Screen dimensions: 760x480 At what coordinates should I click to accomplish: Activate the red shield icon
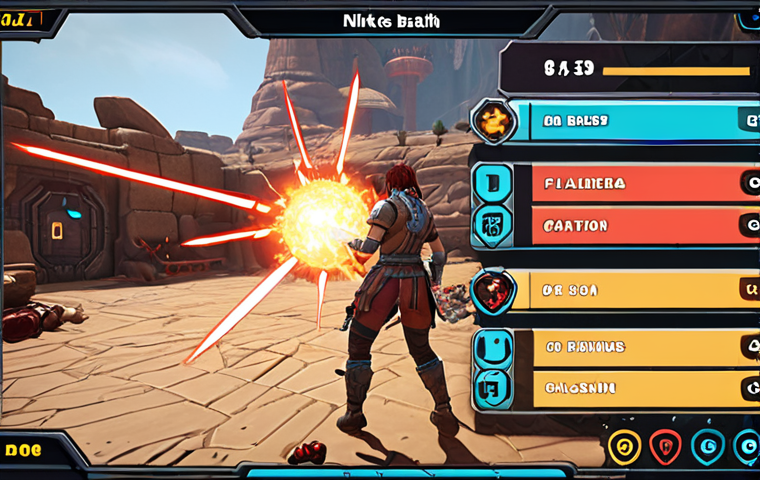(666, 447)
